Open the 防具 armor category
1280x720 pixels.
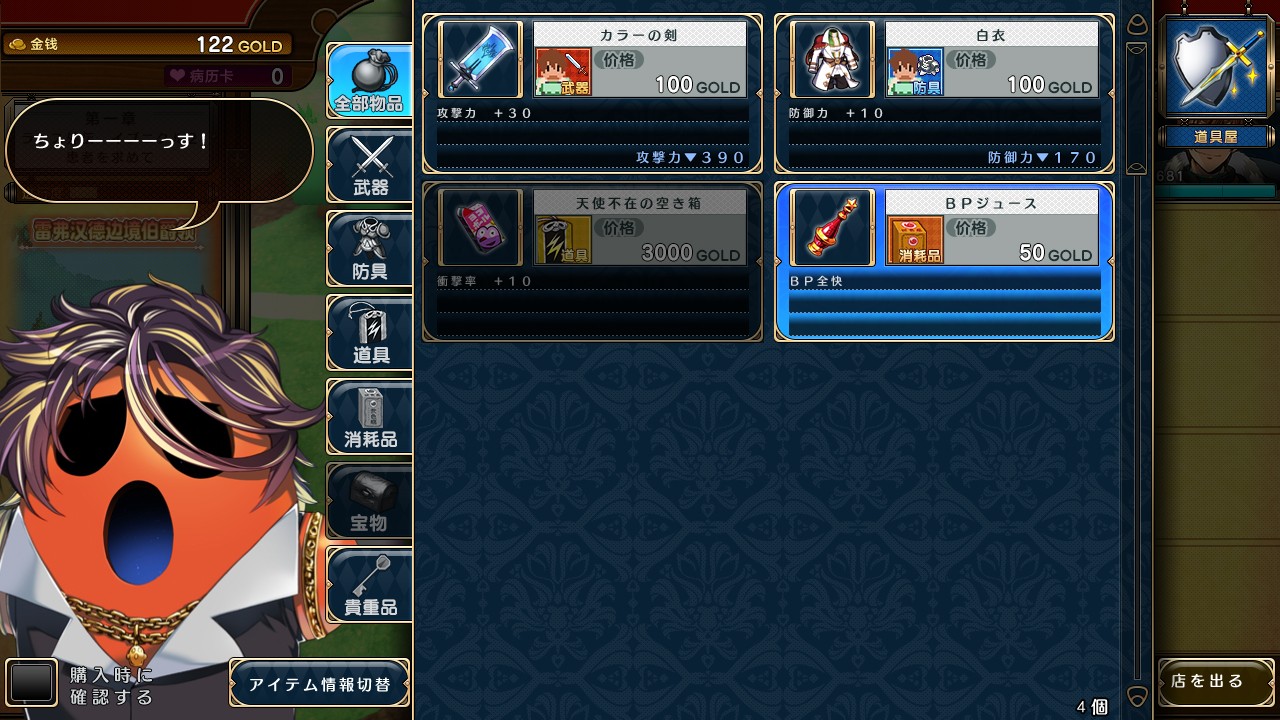pos(370,248)
